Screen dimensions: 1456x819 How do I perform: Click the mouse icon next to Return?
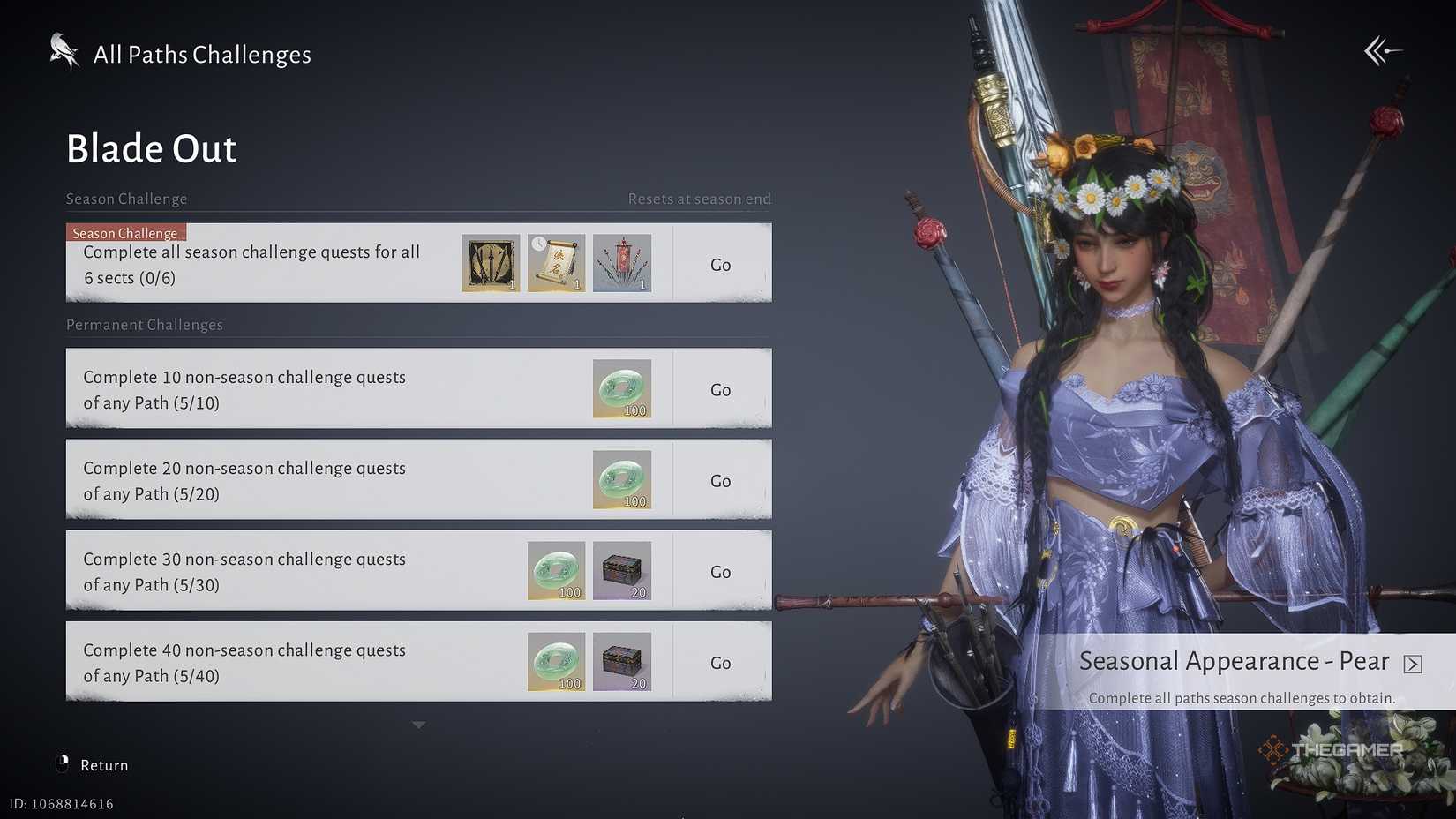61,763
